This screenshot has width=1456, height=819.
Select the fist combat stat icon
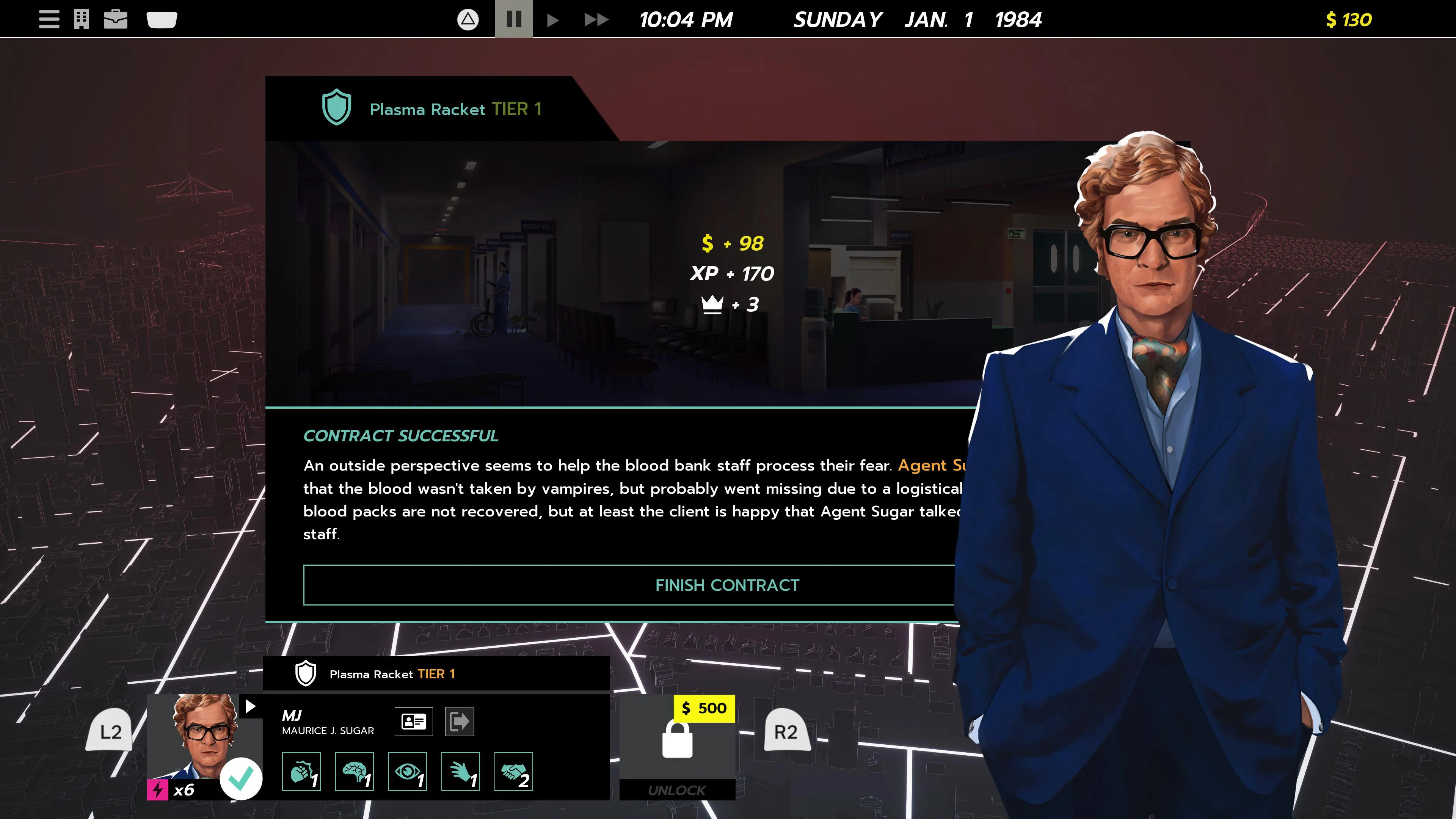coord(301,771)
